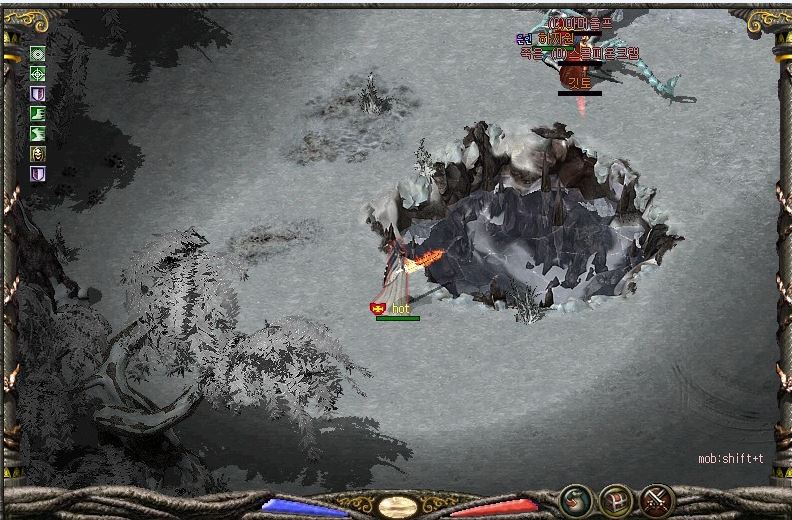Click the pale mask face buff icon
The width and height of the screenshot is (792, 520).
(38, 154)
